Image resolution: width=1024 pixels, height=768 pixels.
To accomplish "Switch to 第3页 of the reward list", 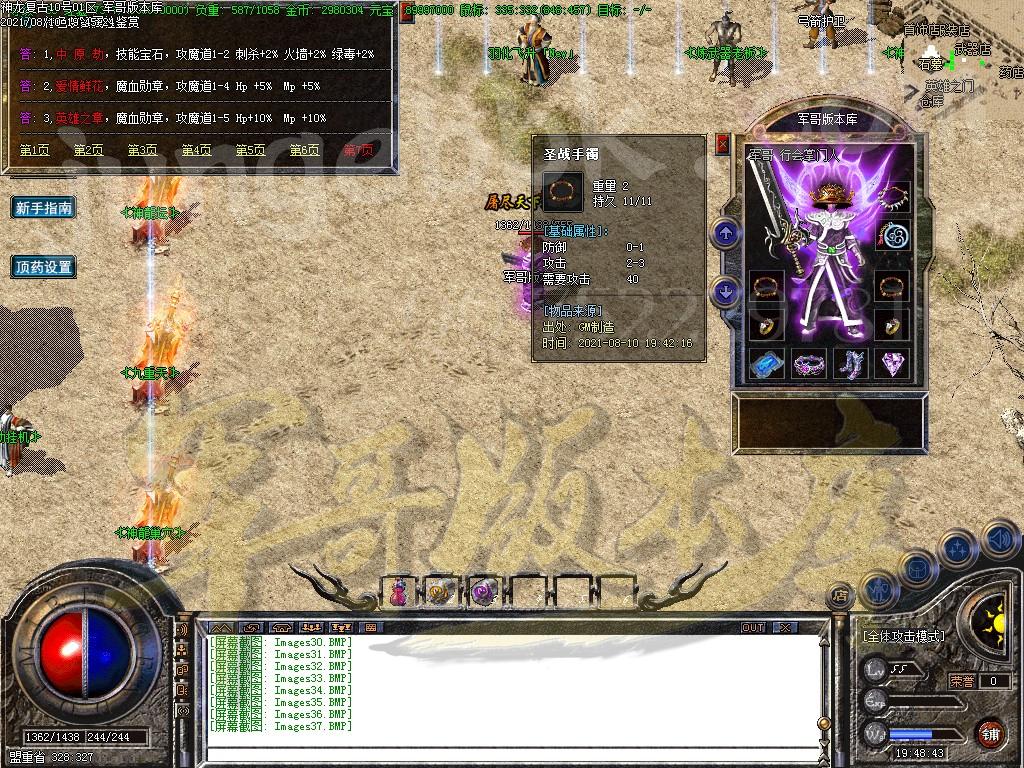I will click(x=142, y=150).
